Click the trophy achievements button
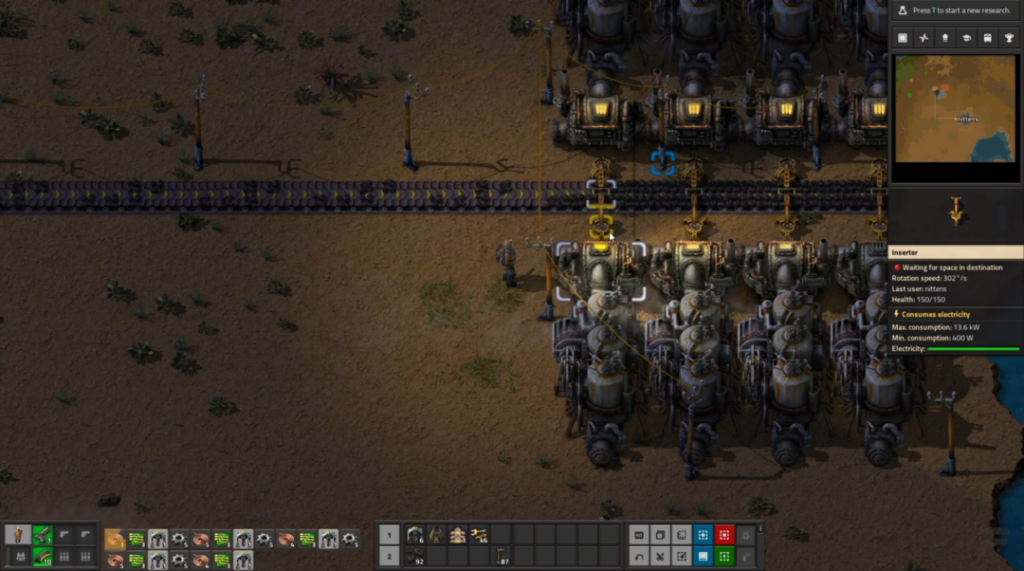The image size is (1024, 571). click(1011, 38)
